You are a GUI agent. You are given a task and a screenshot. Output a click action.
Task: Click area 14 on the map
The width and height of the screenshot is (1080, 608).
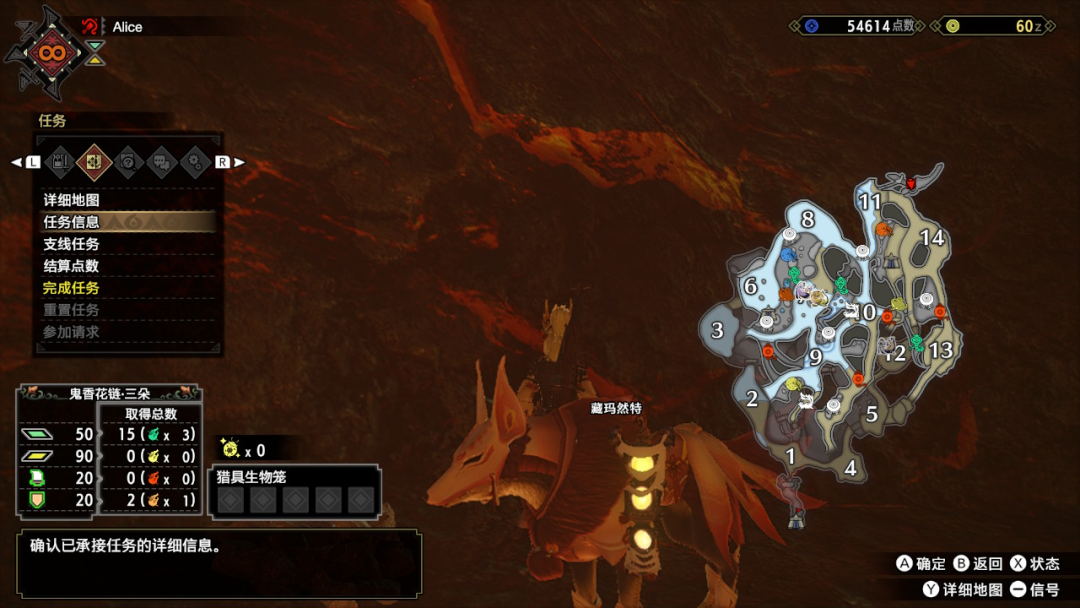(x=932, y=238)
